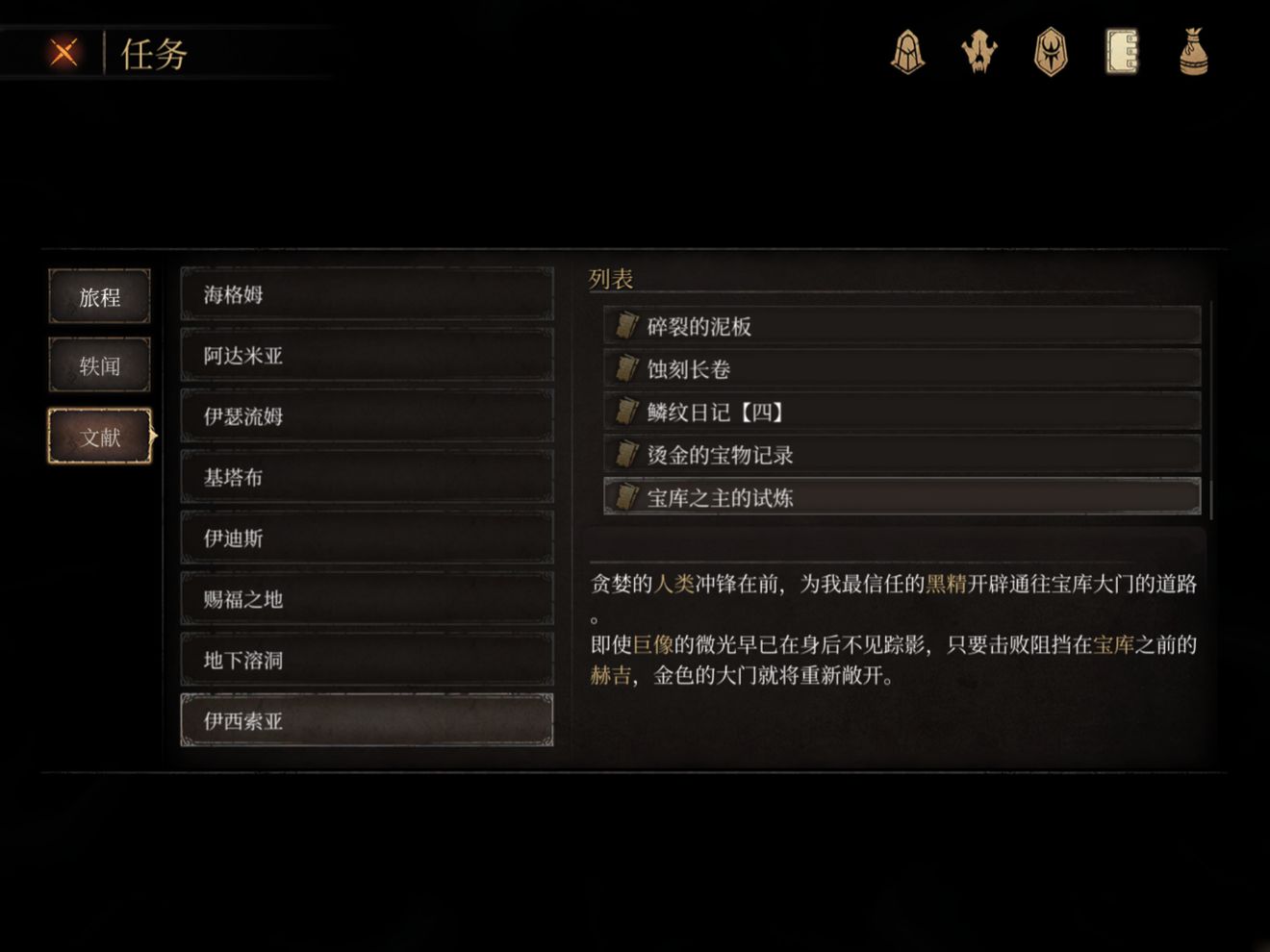Switch to the 旅程 tab
1270x952 pixels.
click(x=99, y=297)
